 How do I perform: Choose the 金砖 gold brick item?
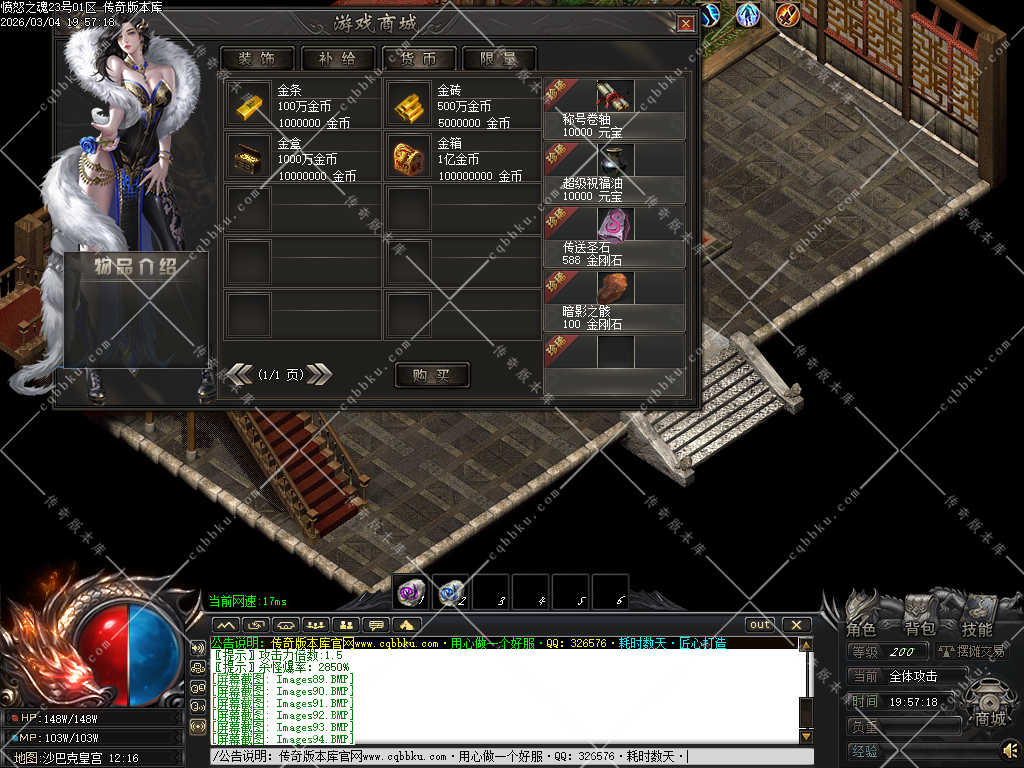408,104
